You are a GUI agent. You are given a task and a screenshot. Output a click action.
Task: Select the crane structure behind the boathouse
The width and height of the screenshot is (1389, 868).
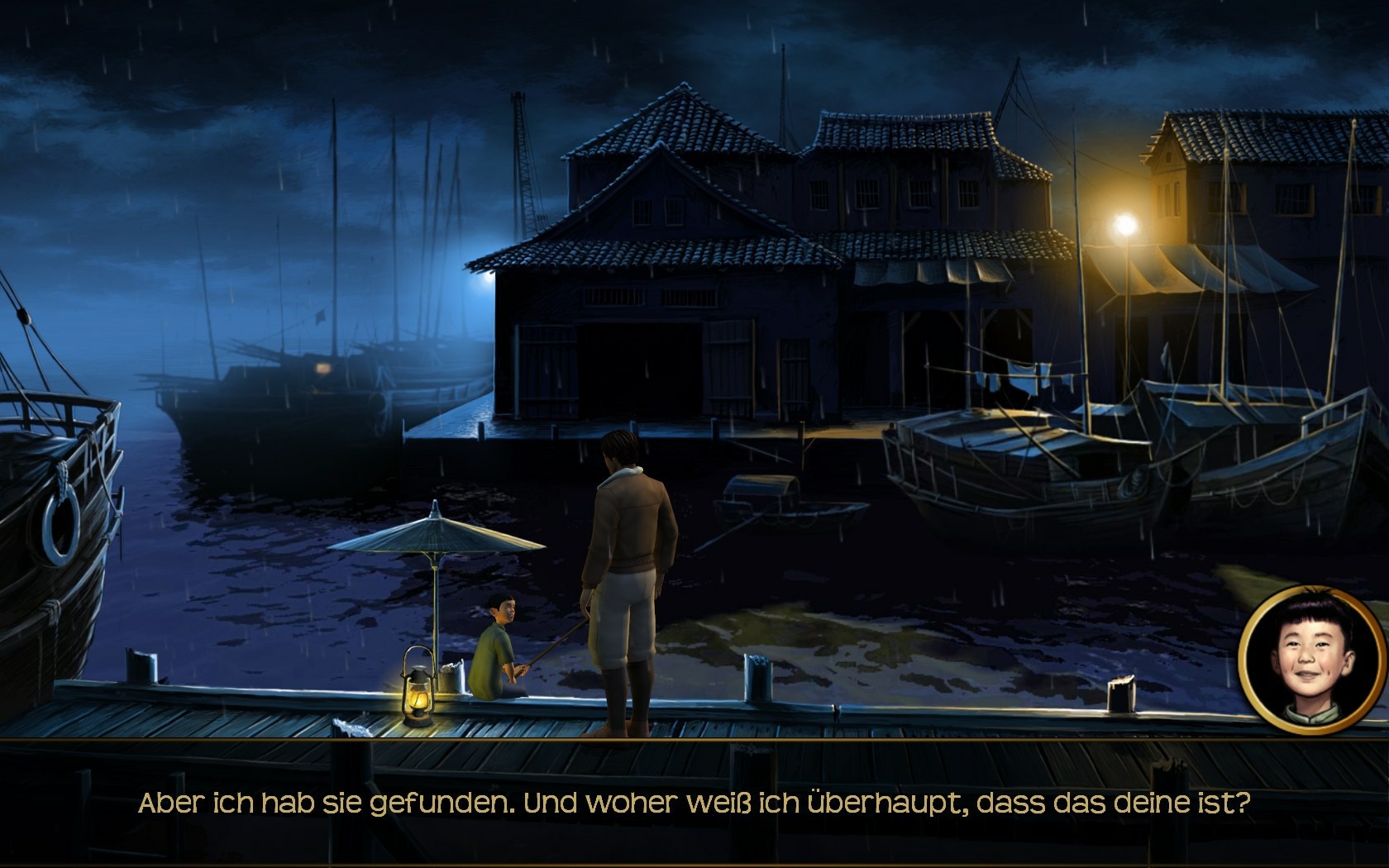(521, 153)
